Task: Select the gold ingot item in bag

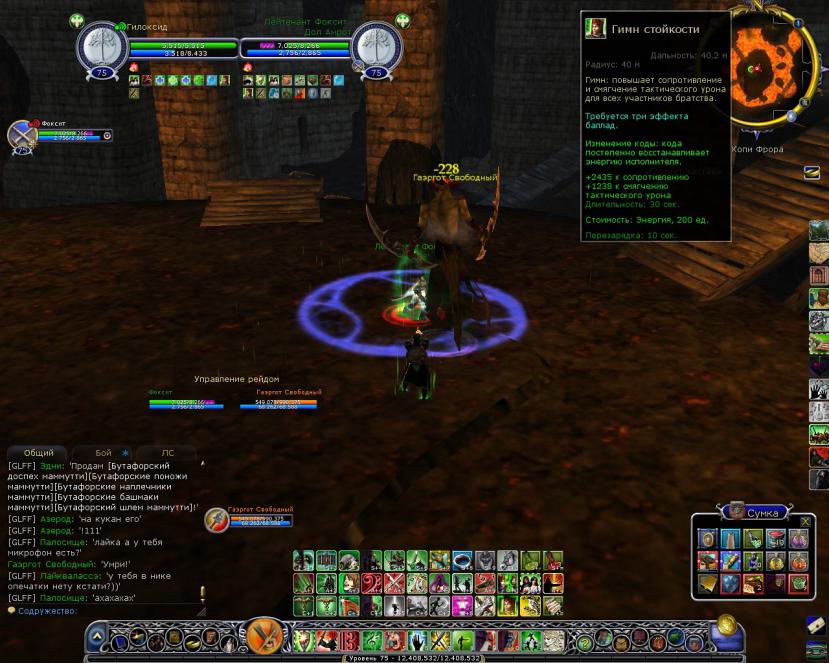Action: coord(708,584)
